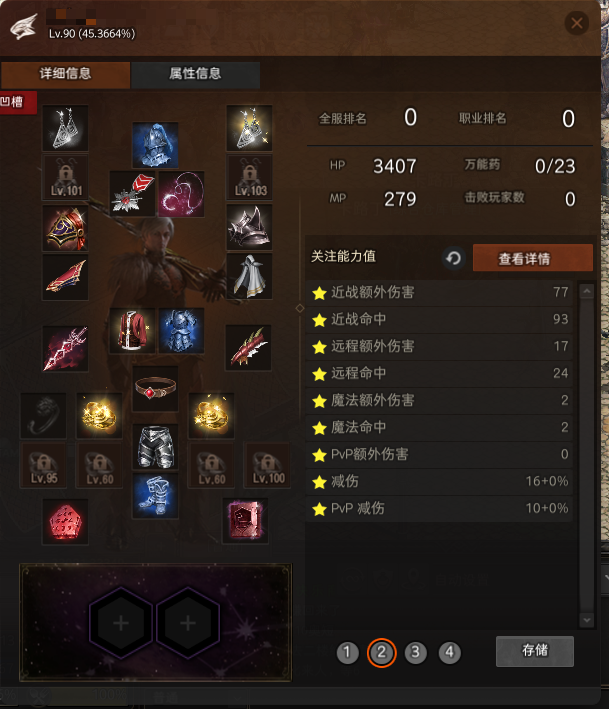Image resolution: width=609 pixels, height=709 pixels.
Task: Select the red pentagon rune slot
Action: (65, 521)
